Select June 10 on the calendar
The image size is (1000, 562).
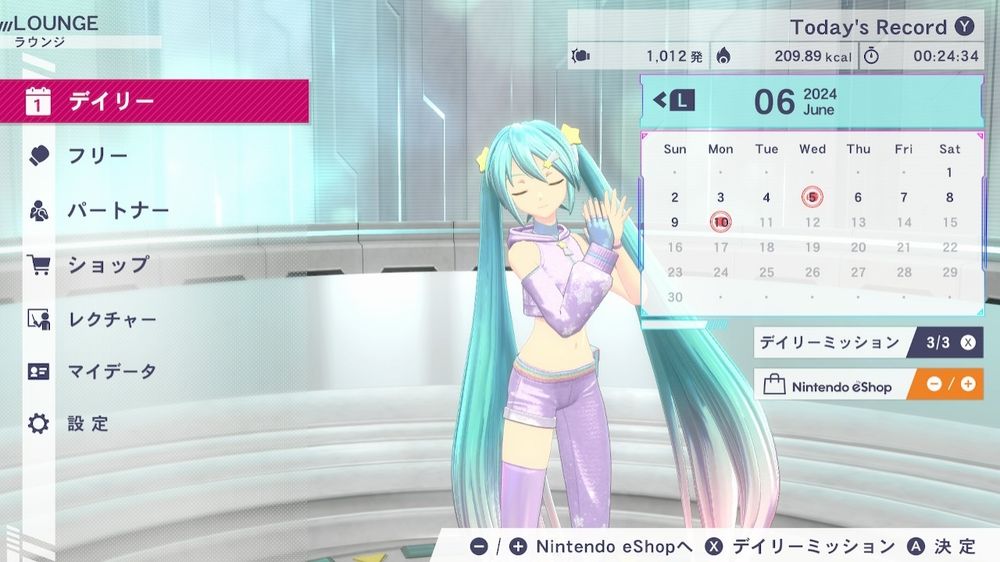721,222
